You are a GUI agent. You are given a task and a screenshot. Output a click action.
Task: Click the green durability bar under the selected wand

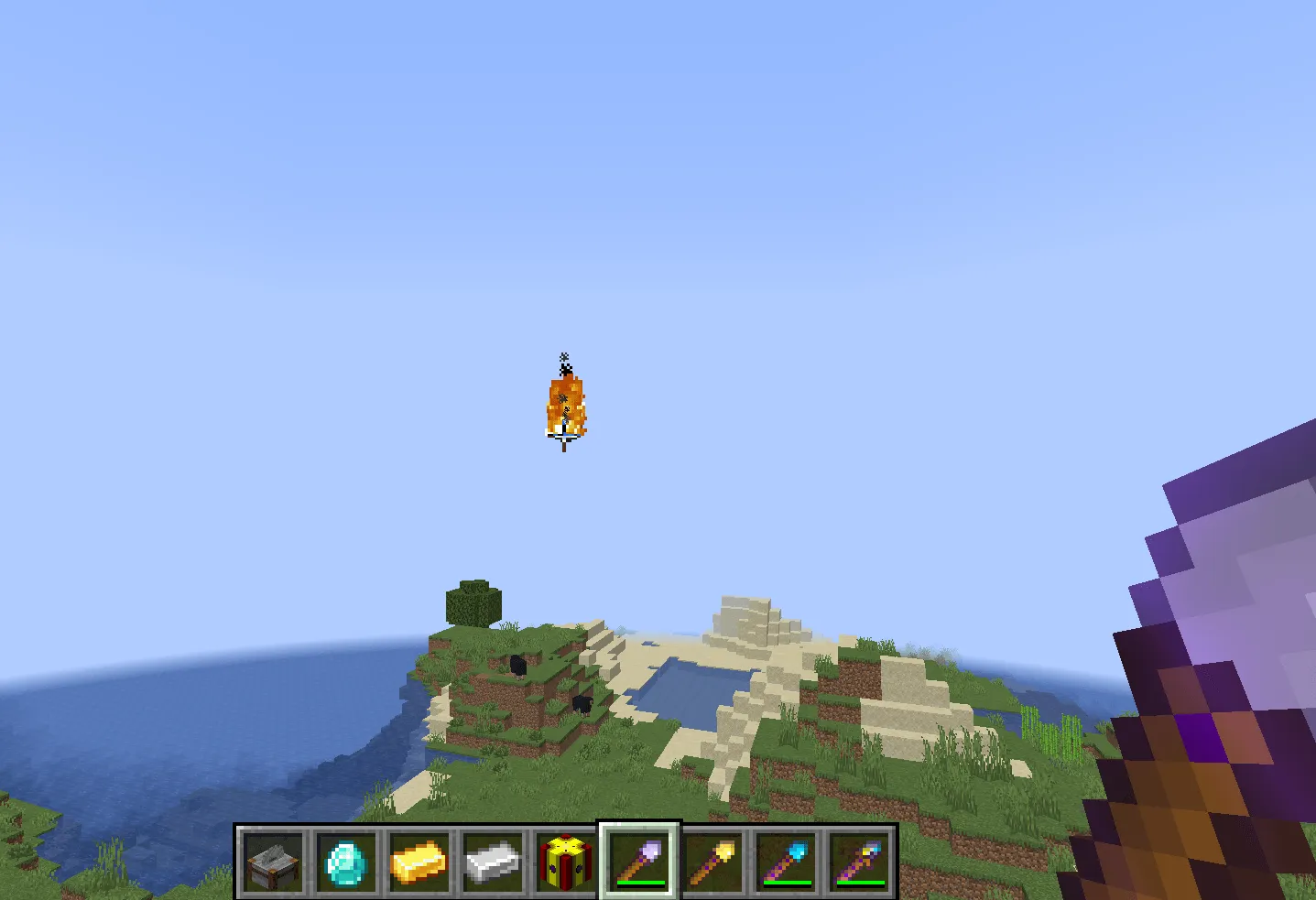tap(639, 883)
